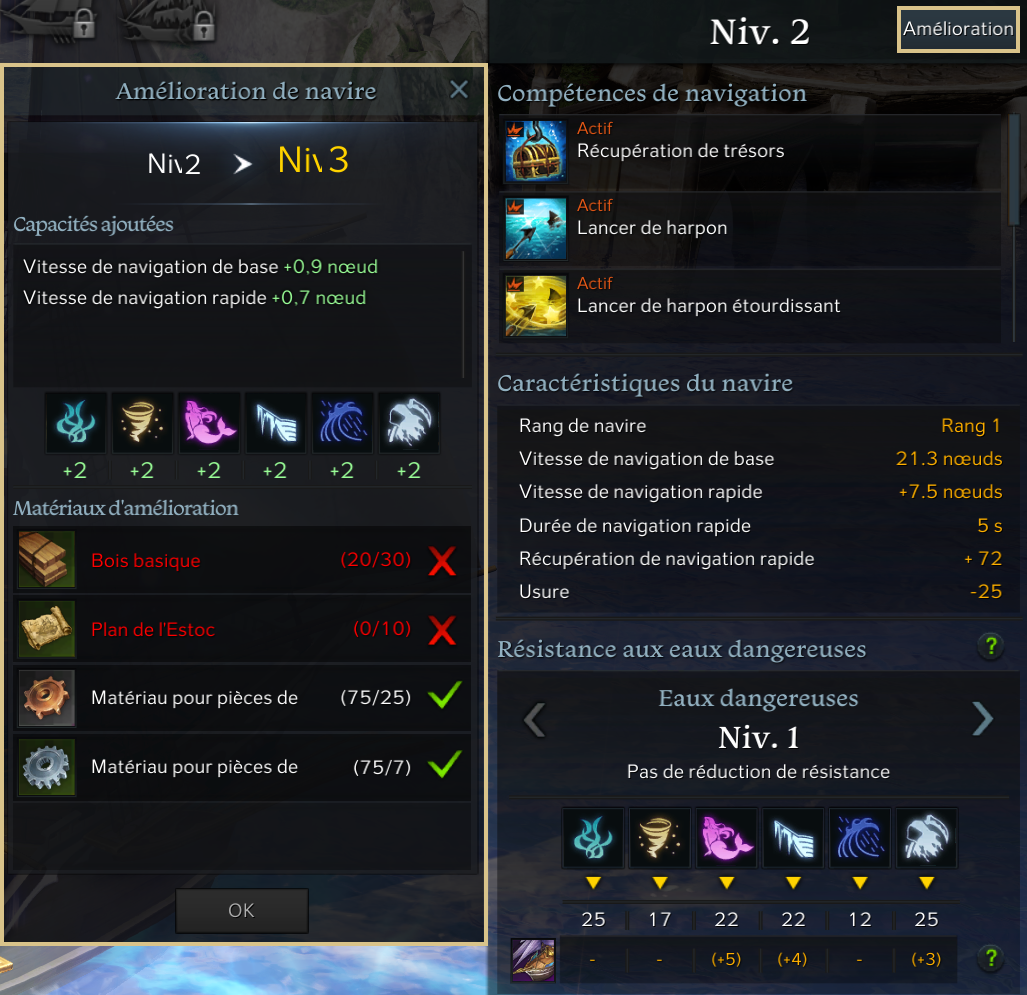Screen dimensions: 1027x995
Task: Show next Eaux dangereuses level
Action: point(983,718)
